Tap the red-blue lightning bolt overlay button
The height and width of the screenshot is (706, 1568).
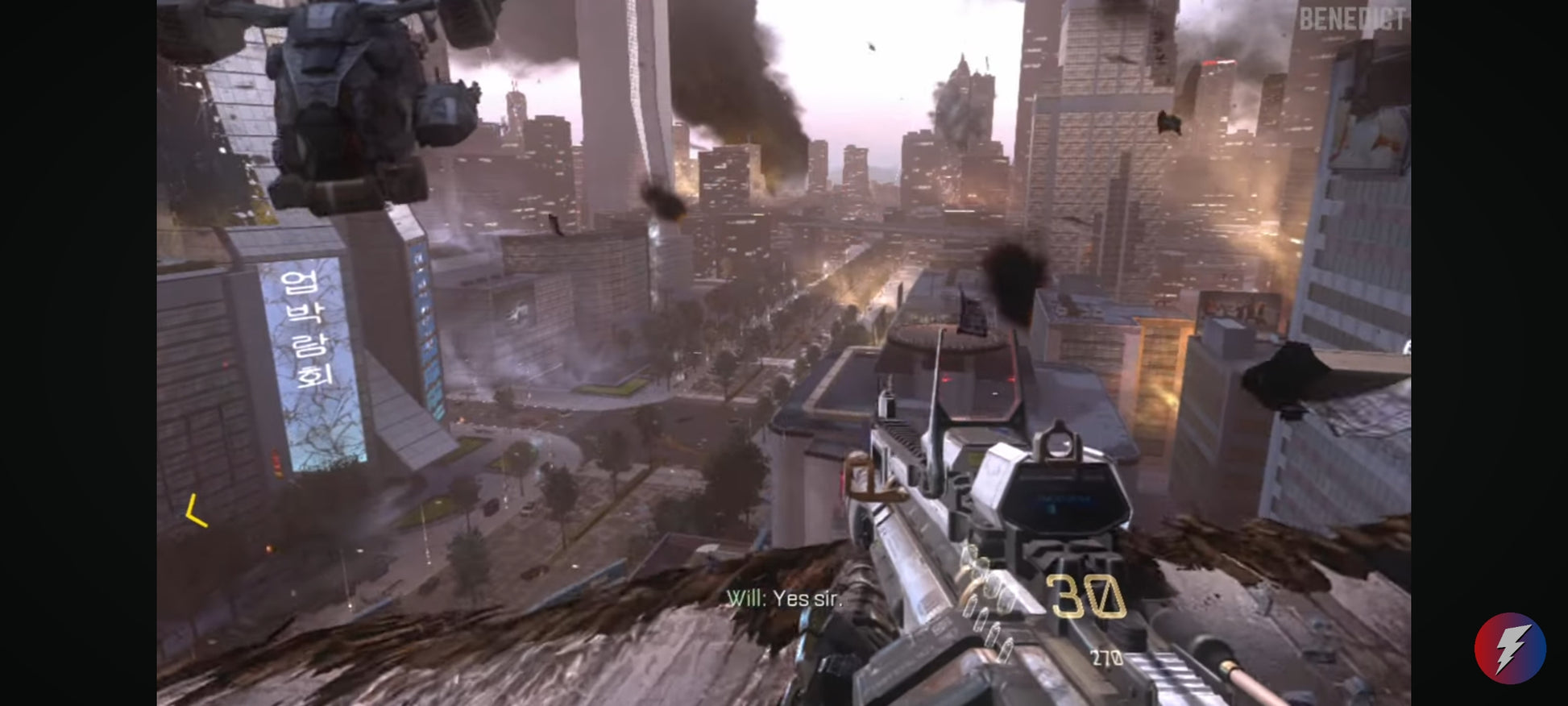click(1509, 648)
